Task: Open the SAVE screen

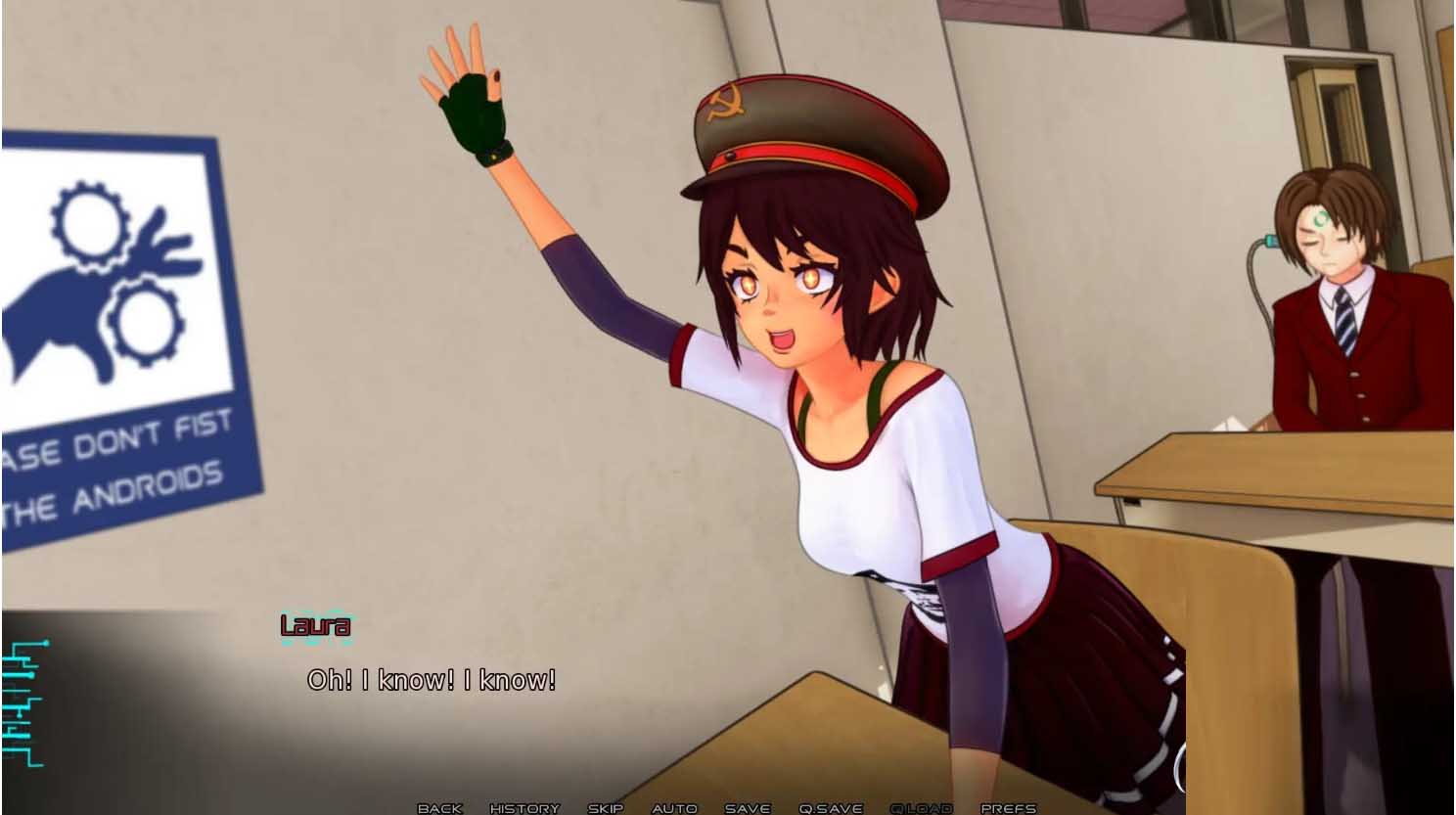Action: (746, 808)
